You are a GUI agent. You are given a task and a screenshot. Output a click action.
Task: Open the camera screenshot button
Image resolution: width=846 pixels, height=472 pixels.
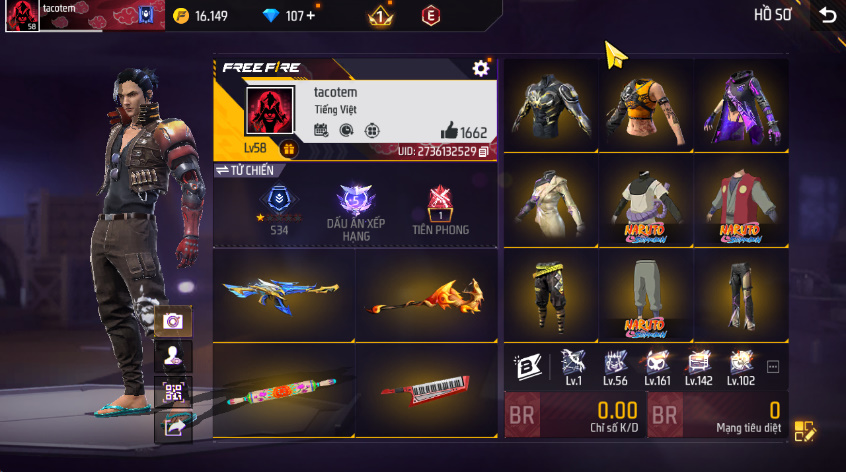point(173,321)
